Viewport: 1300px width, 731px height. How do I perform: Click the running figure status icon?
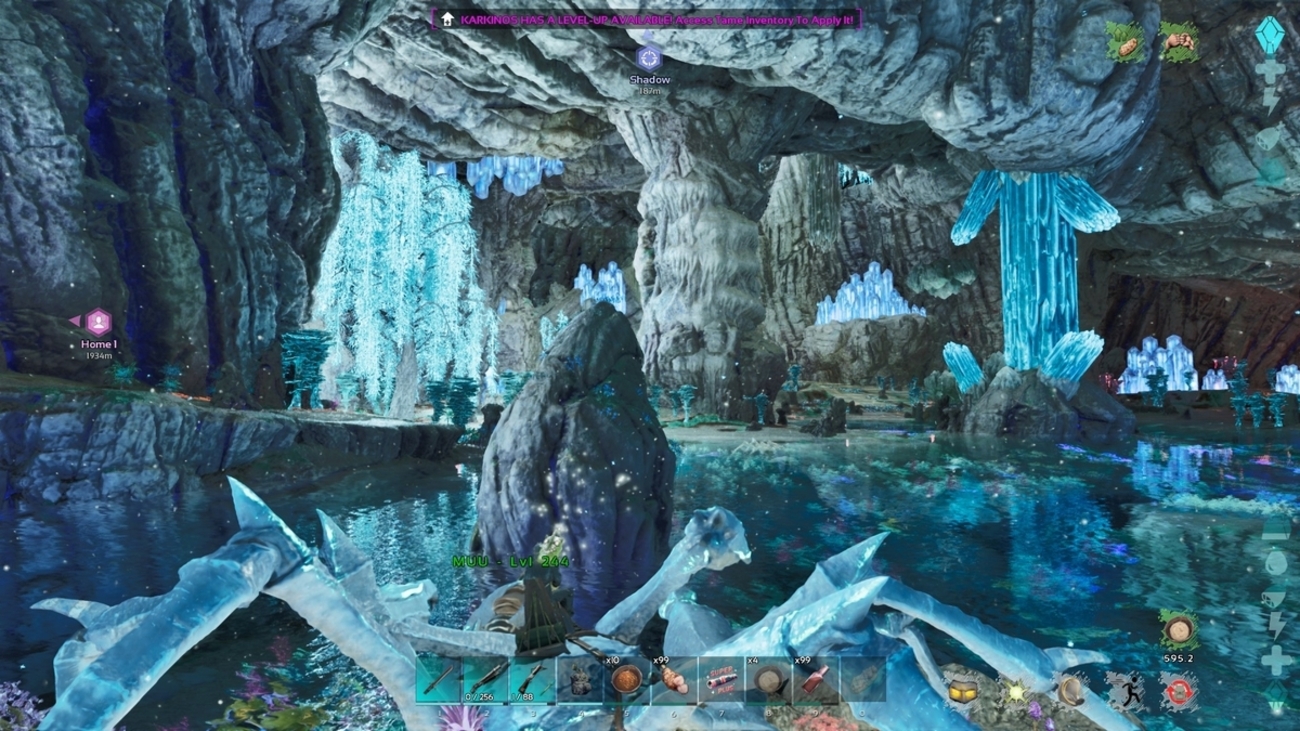[1126, 690]
